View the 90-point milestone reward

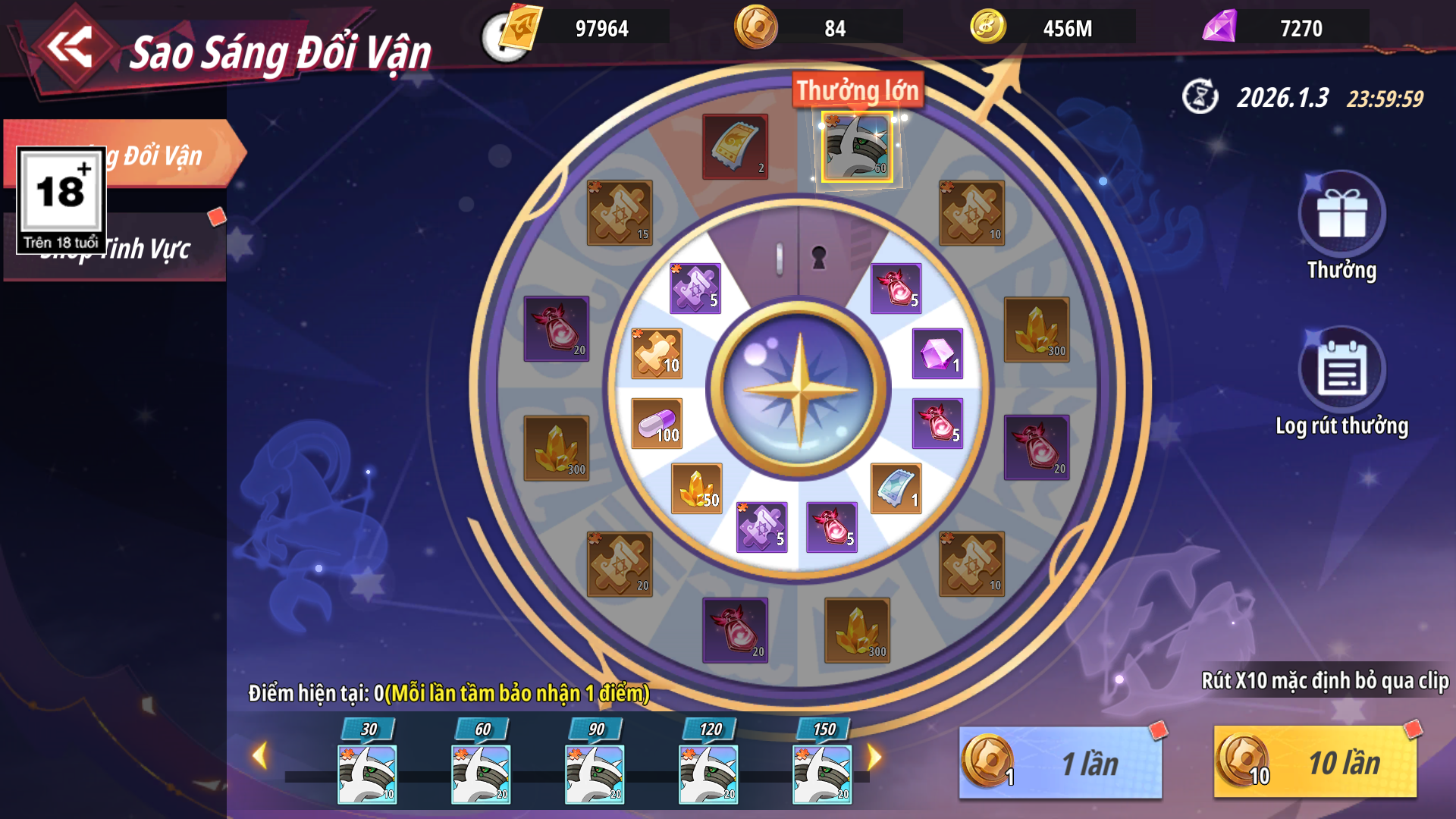click(x=595, y=773)
